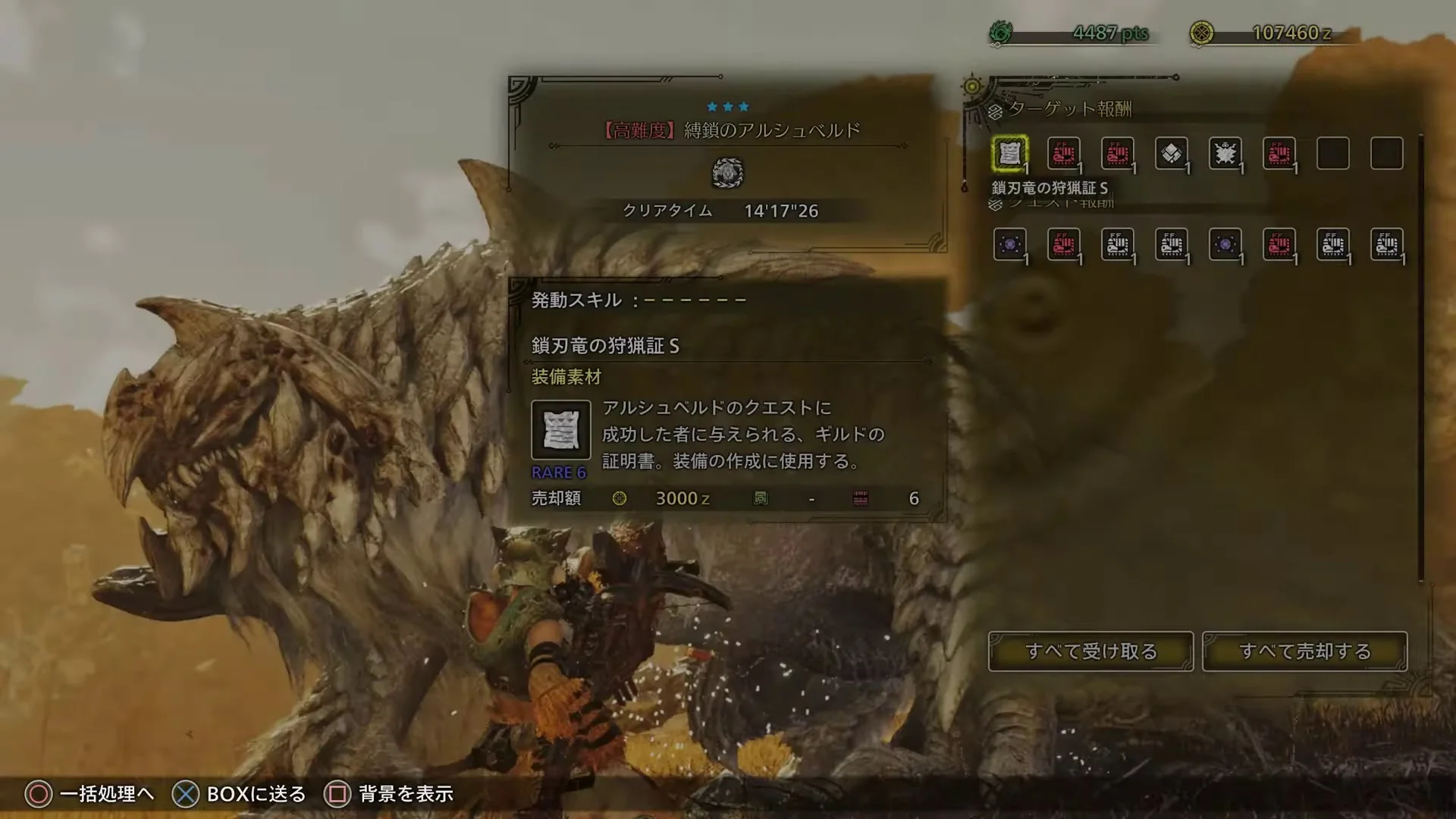Click the guild crest emblem below the quest title
This screenshot has height=819, width=1456.
click(x=726, y=173)
